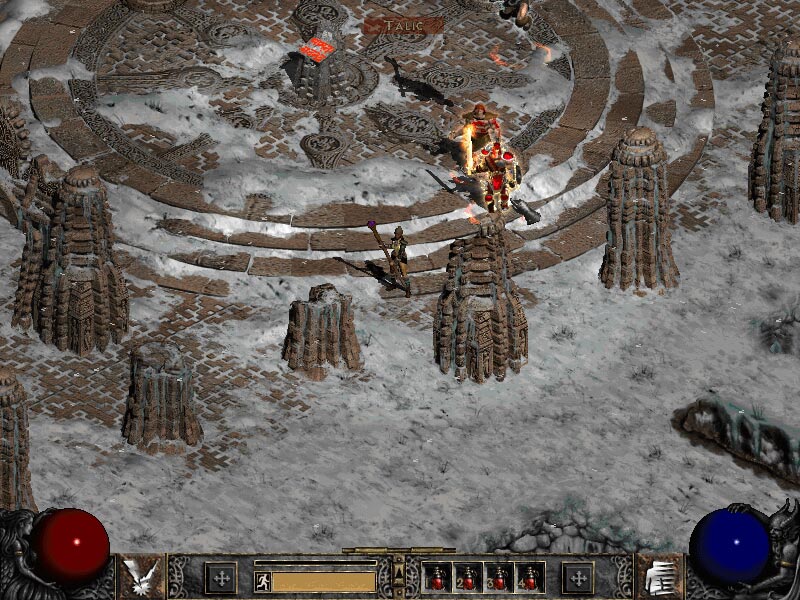Select the red potion in belt slot 4

[x=529, y=578]
